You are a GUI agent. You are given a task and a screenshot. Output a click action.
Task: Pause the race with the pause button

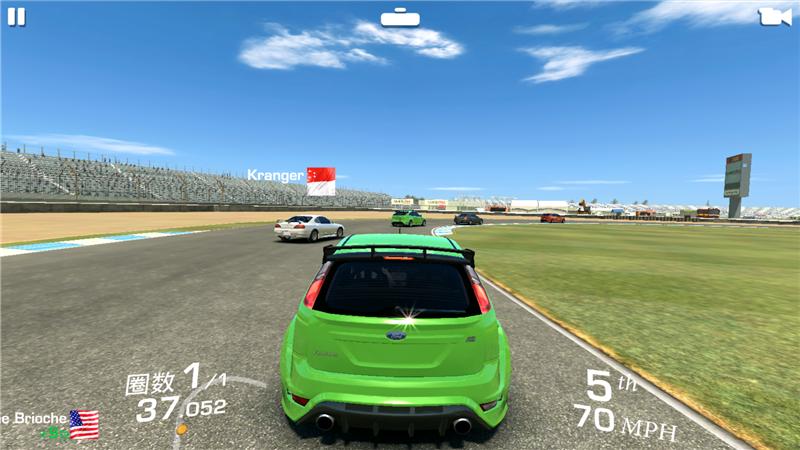(x=16, y=17)
